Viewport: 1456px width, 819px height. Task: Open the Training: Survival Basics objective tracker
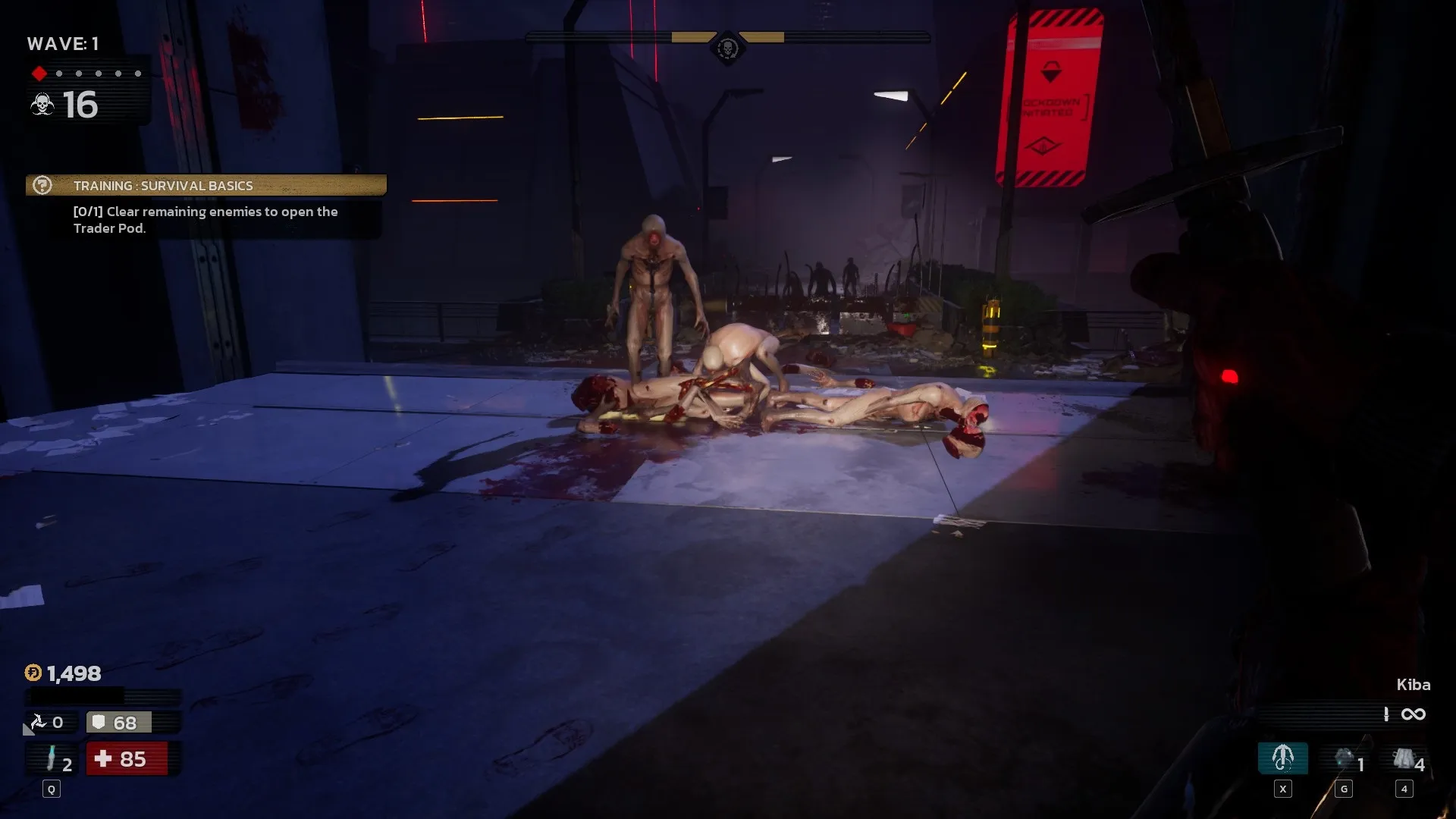tap(206, 186)
